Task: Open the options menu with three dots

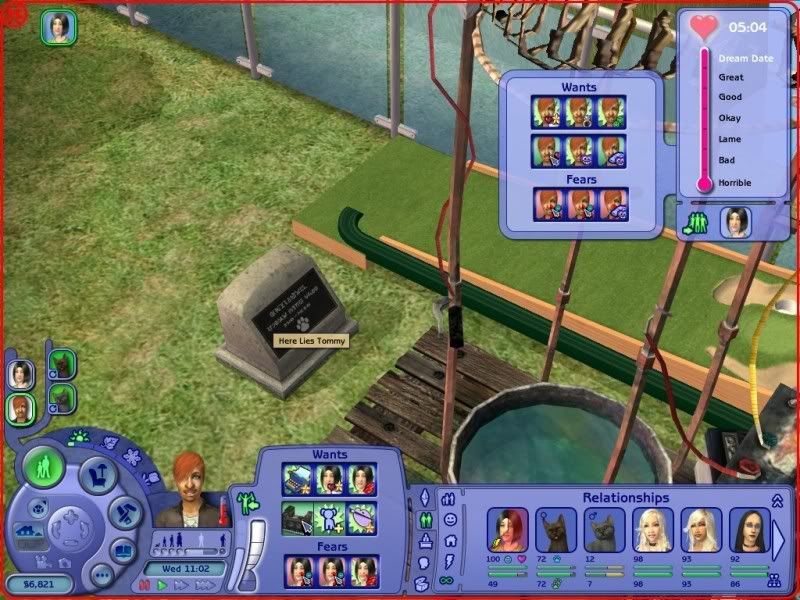Action: tap(101, 575)
